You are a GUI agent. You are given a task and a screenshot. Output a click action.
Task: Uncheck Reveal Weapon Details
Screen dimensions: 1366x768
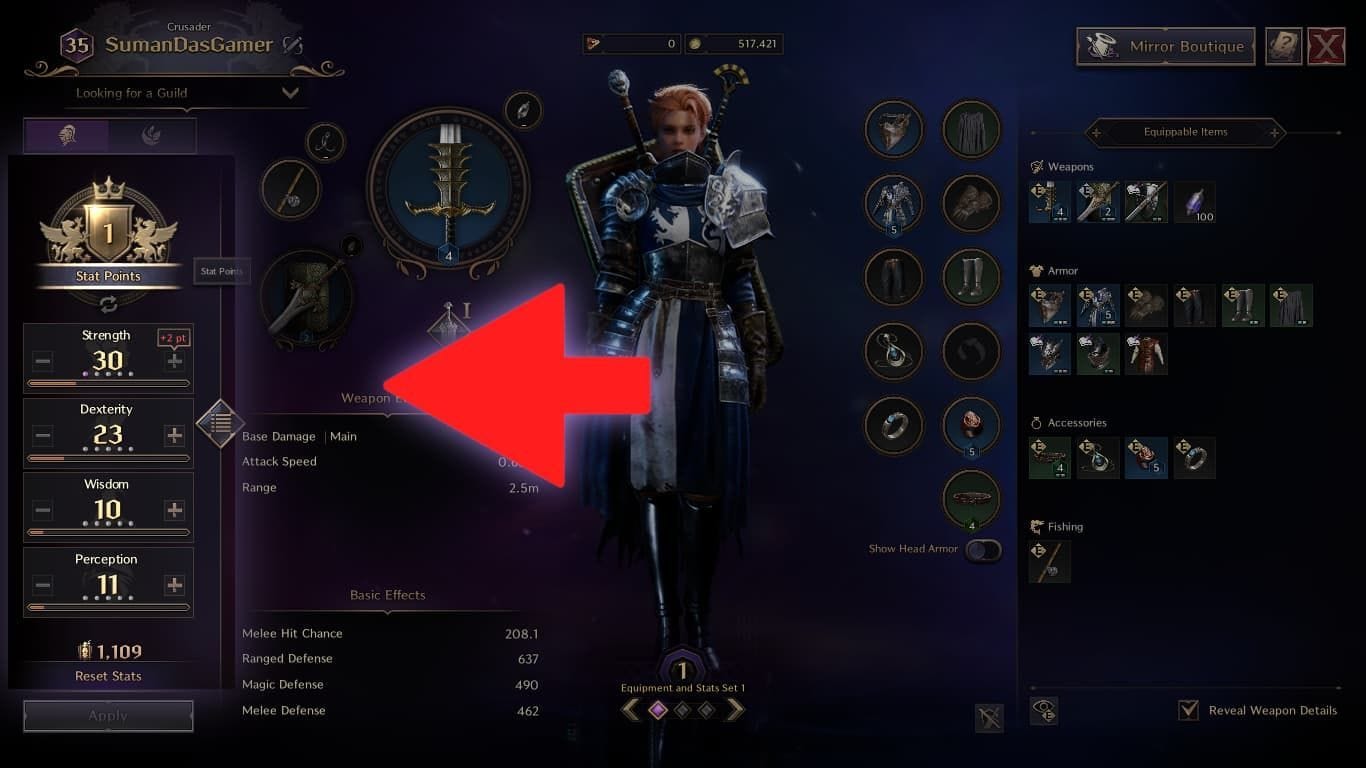click(x=1189, y=710)
